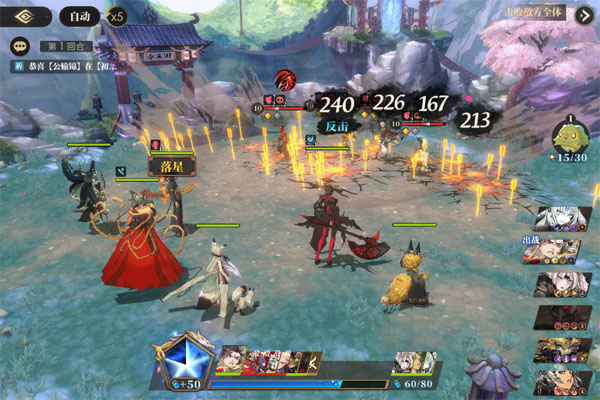This screenshot has height=400, width=600.
Task: Open the chat speech bubble
Action: (x=19, y=46)
